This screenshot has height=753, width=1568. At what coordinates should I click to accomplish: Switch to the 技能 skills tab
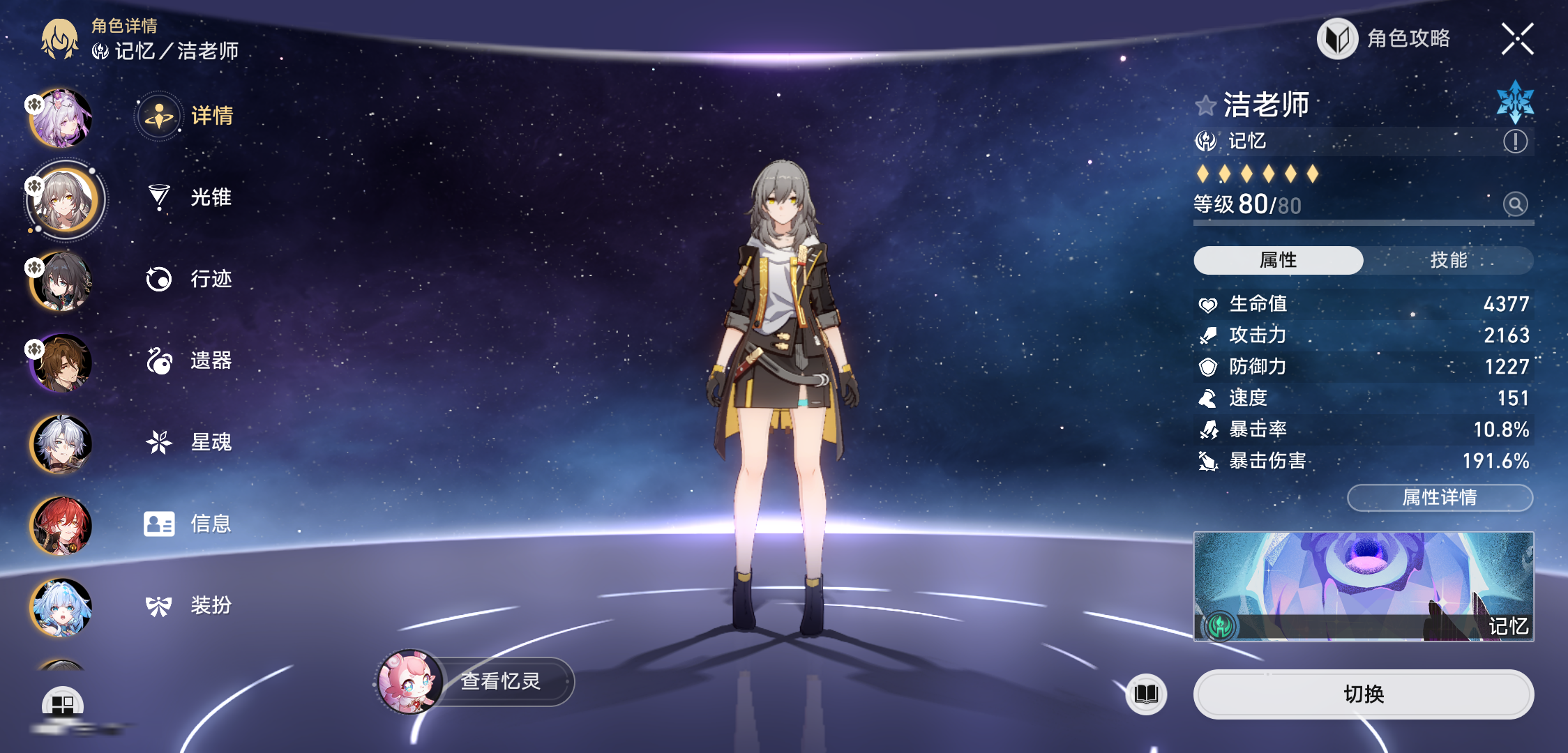click(x=1448, y=260)
